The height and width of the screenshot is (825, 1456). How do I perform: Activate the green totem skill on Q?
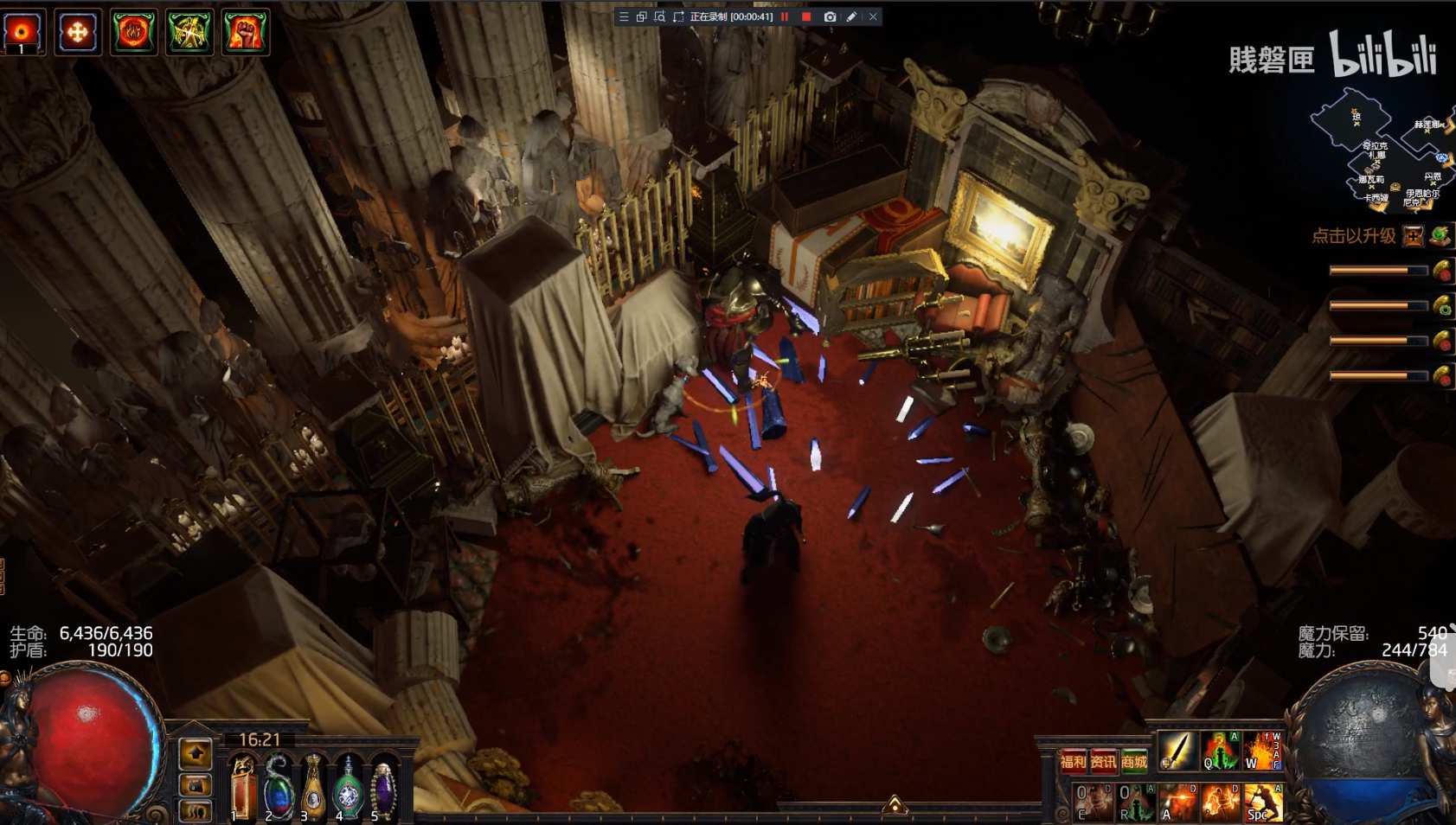(1221, 751)
